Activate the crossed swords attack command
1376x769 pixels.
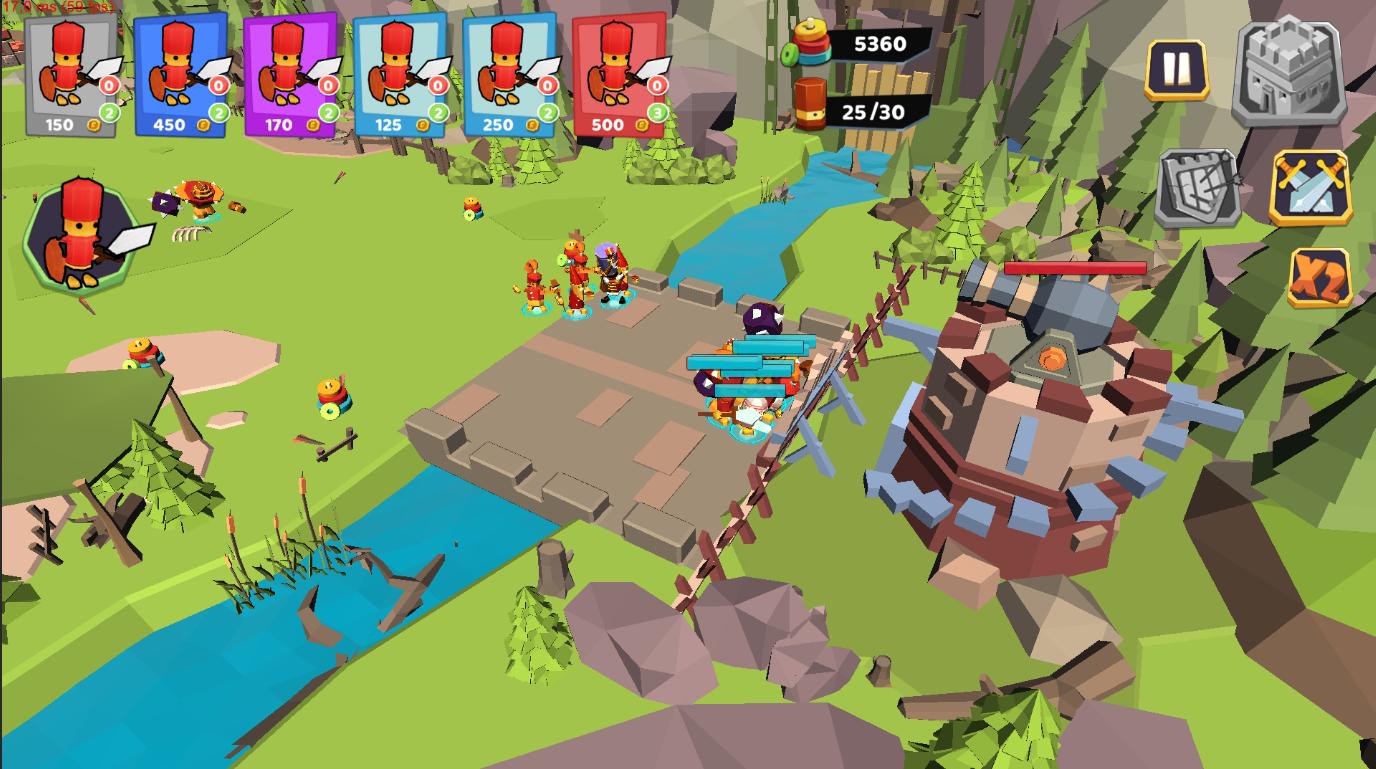(1311, 188)
